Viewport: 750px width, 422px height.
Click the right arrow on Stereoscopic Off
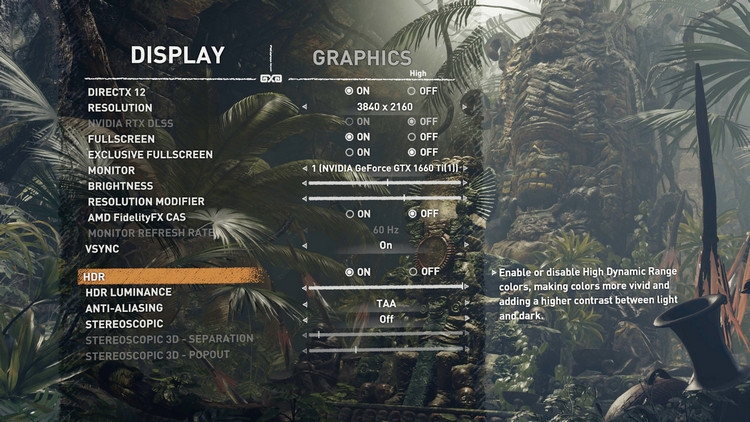pyautogui.click(x=465, y=319)
